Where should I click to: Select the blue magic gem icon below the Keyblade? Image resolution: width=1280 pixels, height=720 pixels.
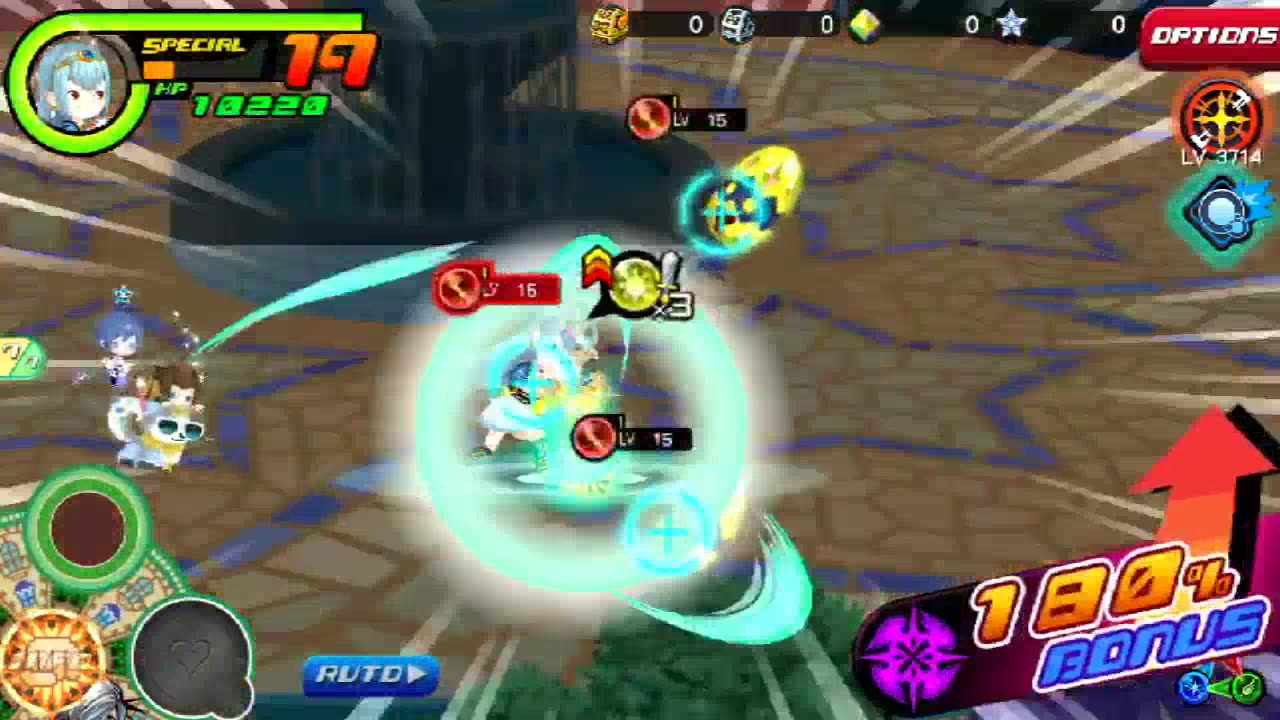pos(1220,212)
